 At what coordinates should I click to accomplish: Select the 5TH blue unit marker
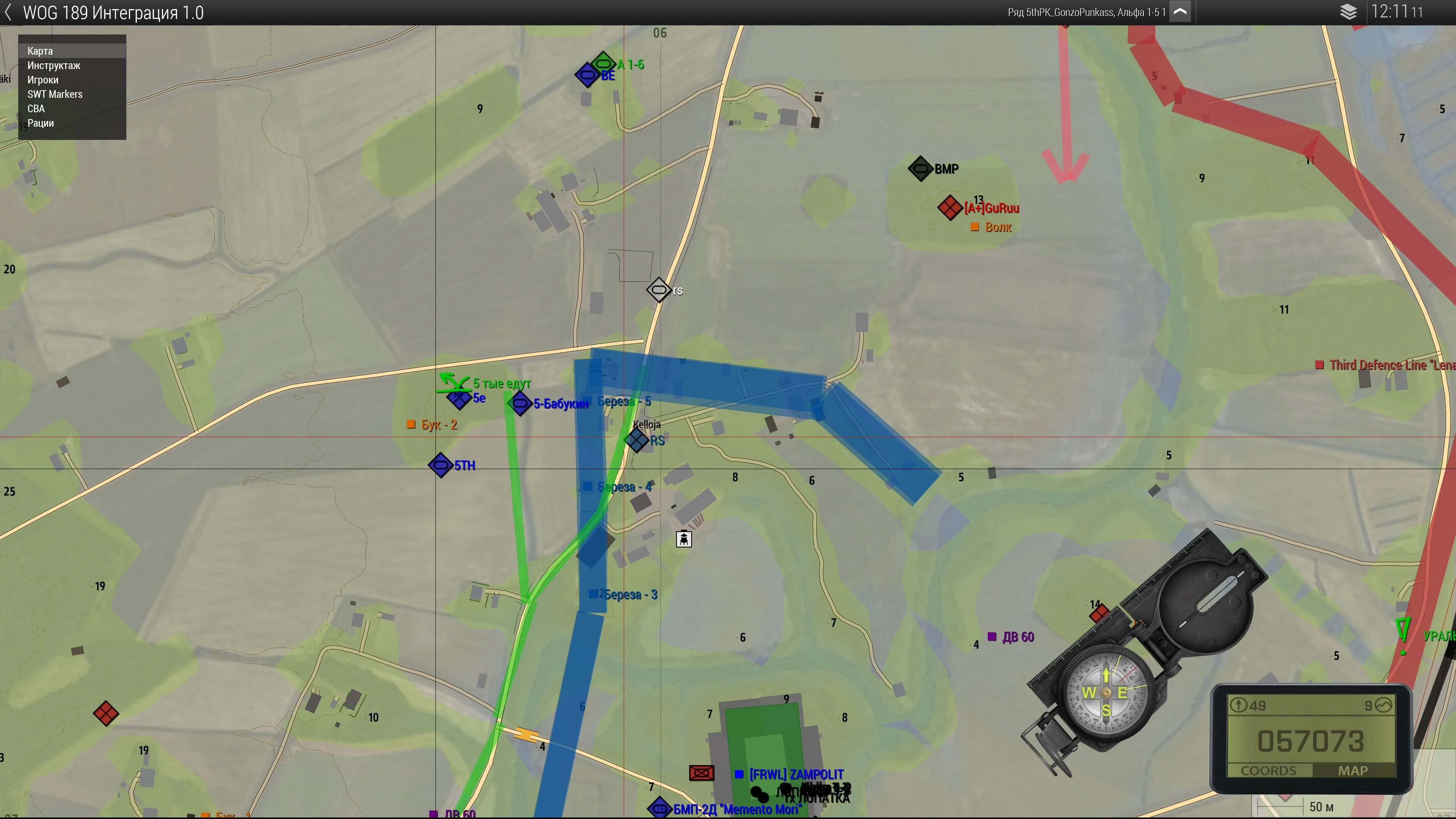click(440, 465)
